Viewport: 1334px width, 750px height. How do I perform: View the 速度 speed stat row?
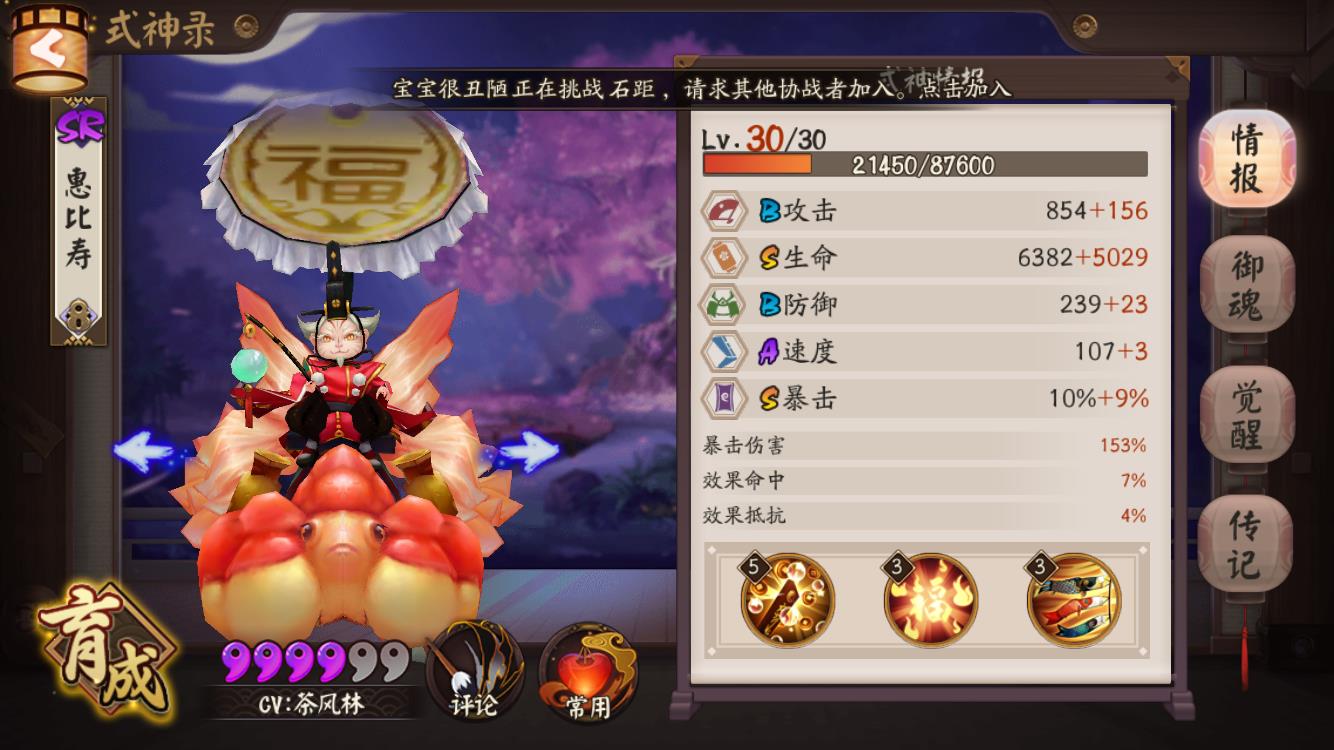pyautogui.click(x=926, y=351)
